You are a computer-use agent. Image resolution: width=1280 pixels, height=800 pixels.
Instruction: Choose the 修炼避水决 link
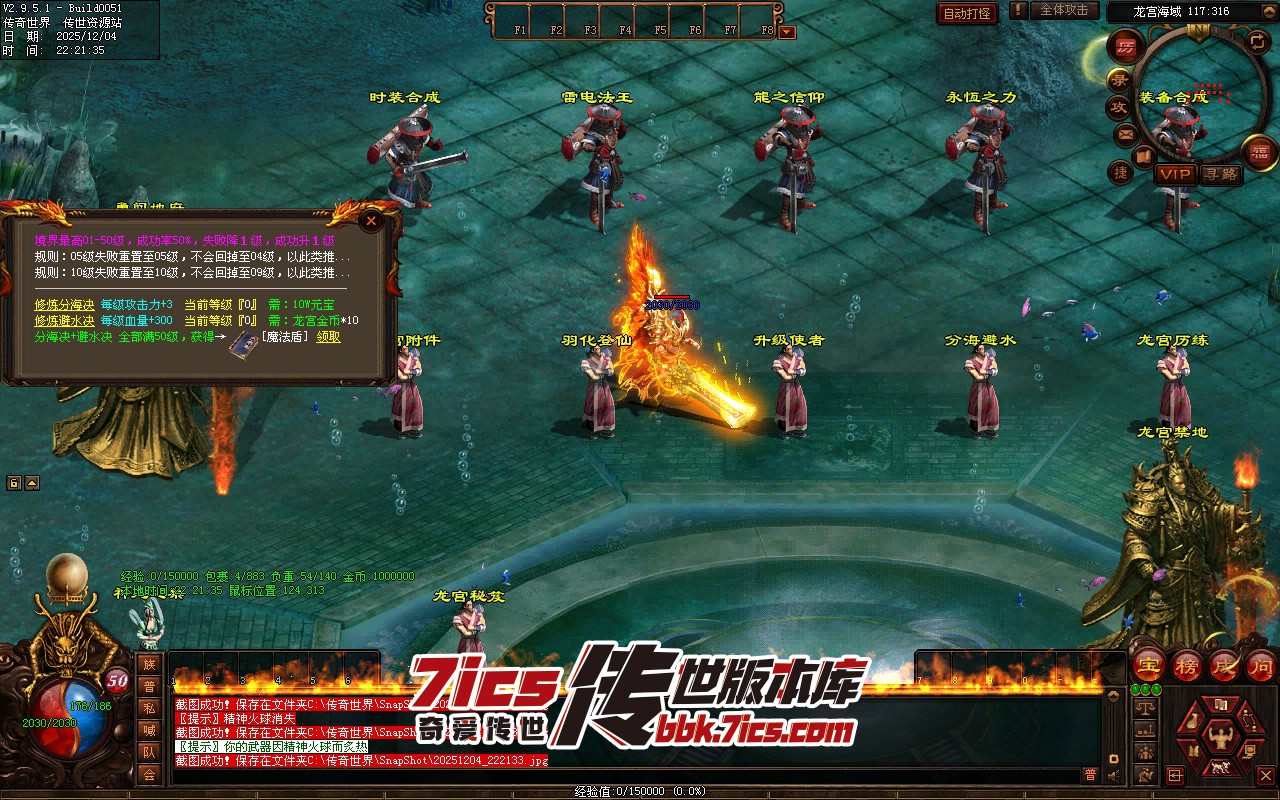pyautogui.click(x=65, y=321)
